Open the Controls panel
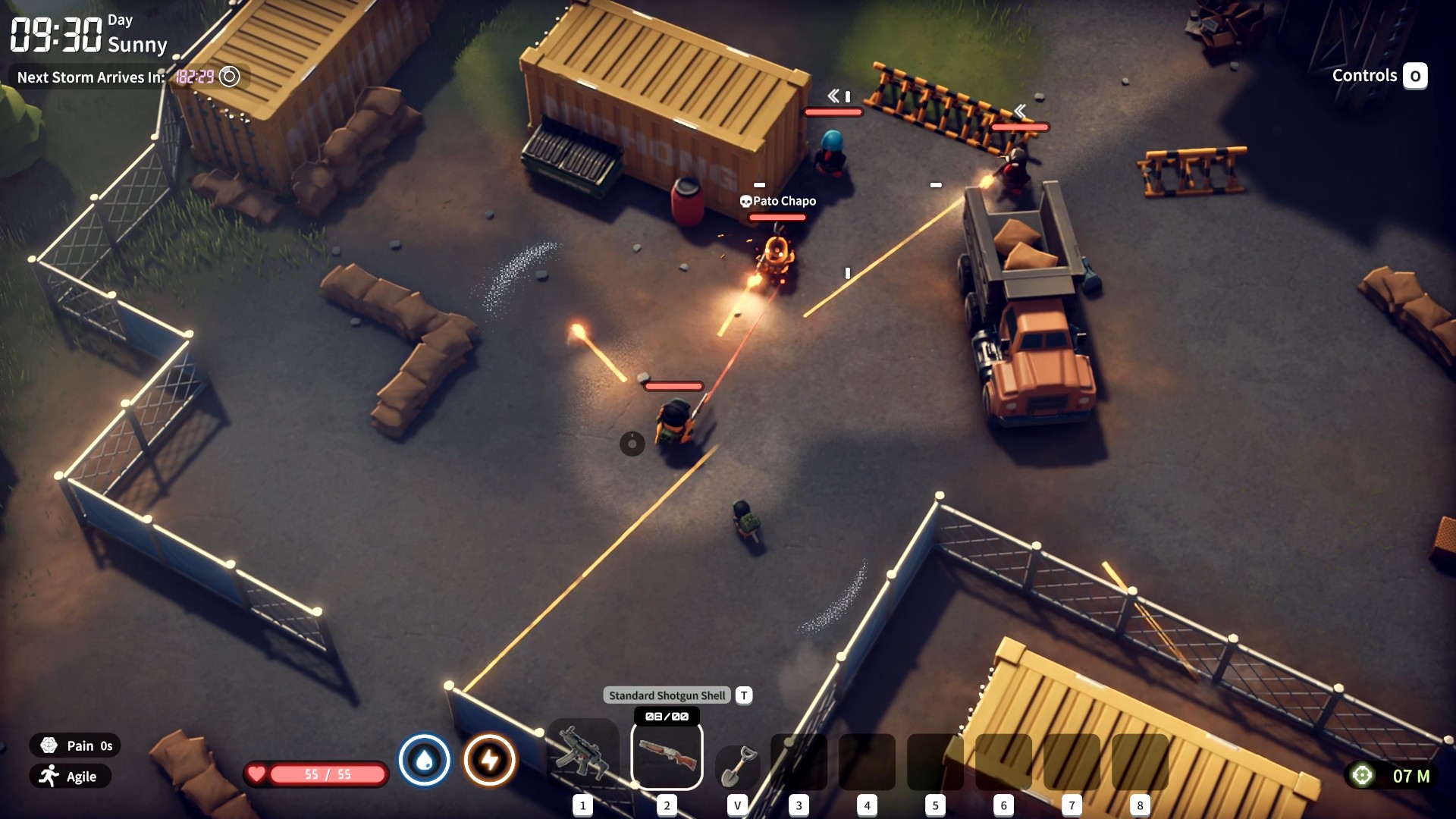 1379,76
